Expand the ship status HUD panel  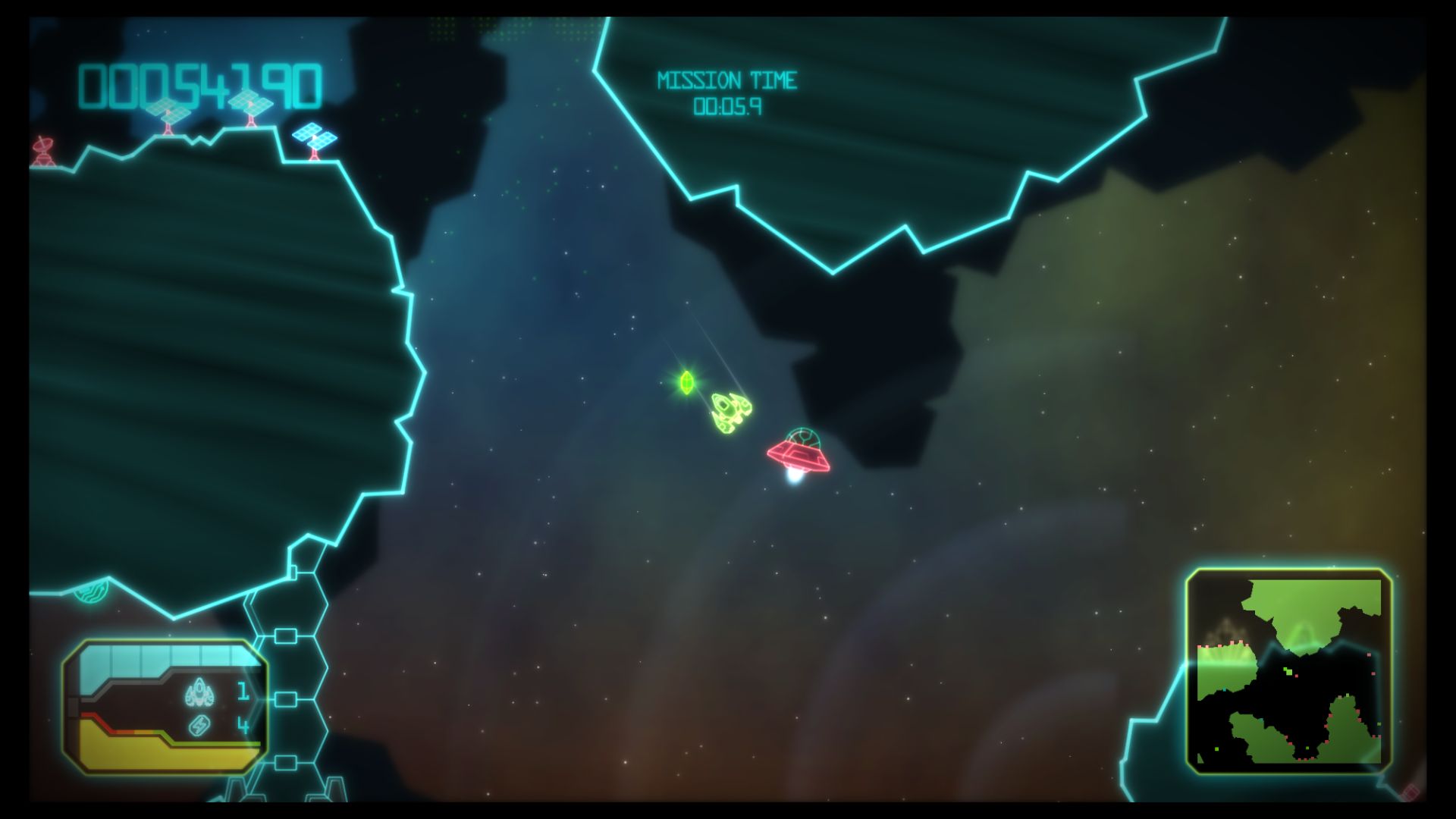163,705
